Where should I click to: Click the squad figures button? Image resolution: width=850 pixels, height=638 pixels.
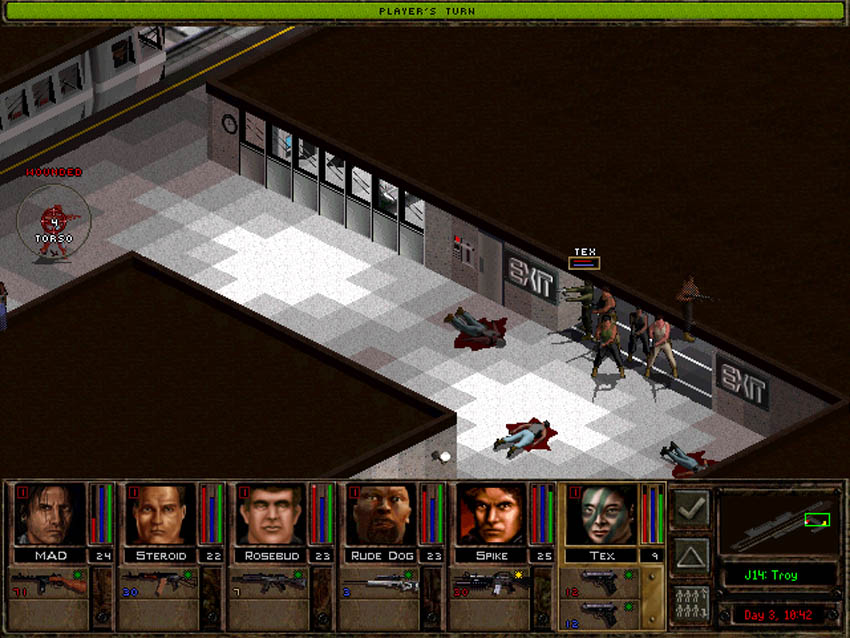click(691, 605)
